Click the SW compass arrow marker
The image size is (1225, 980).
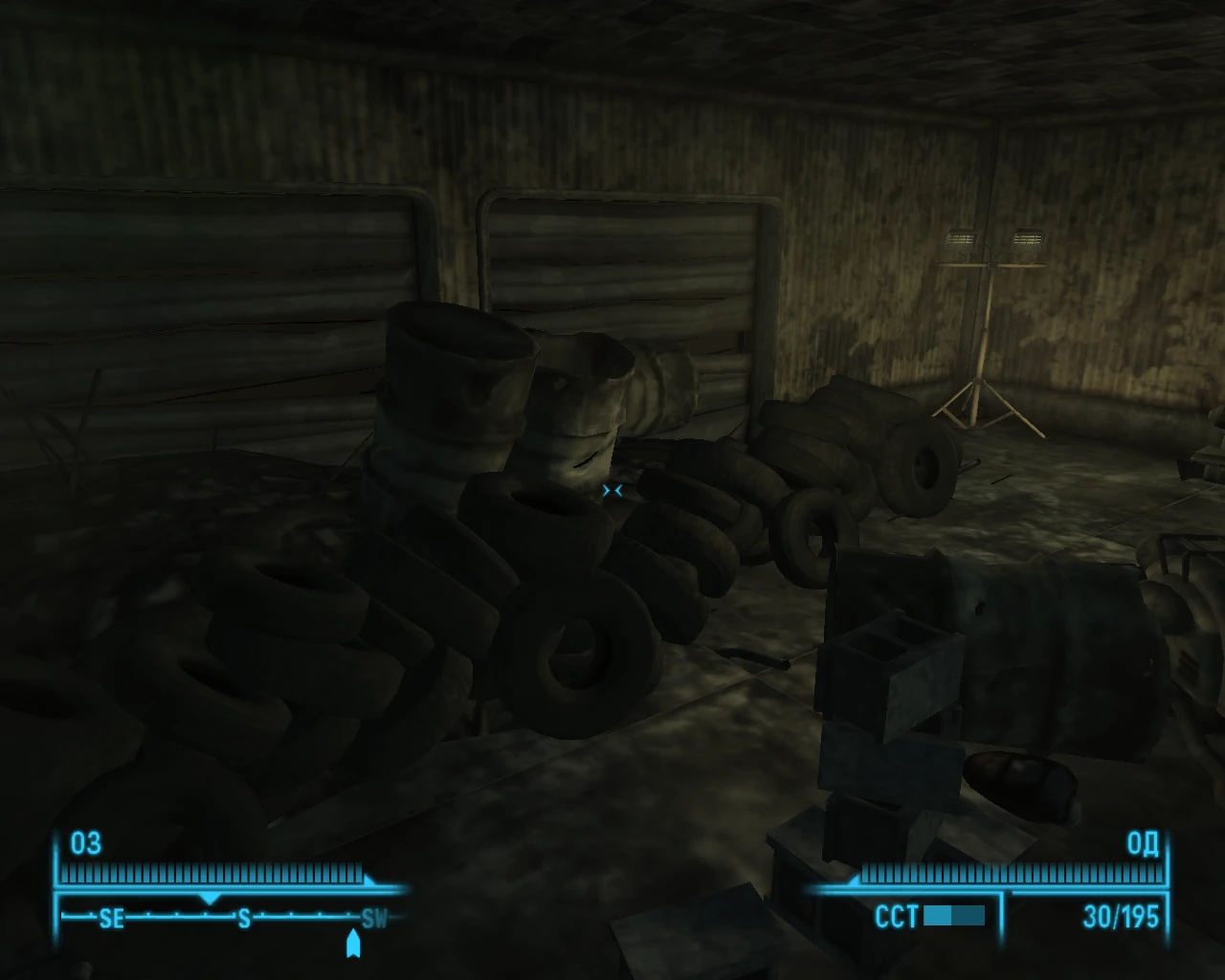[351, 941]
